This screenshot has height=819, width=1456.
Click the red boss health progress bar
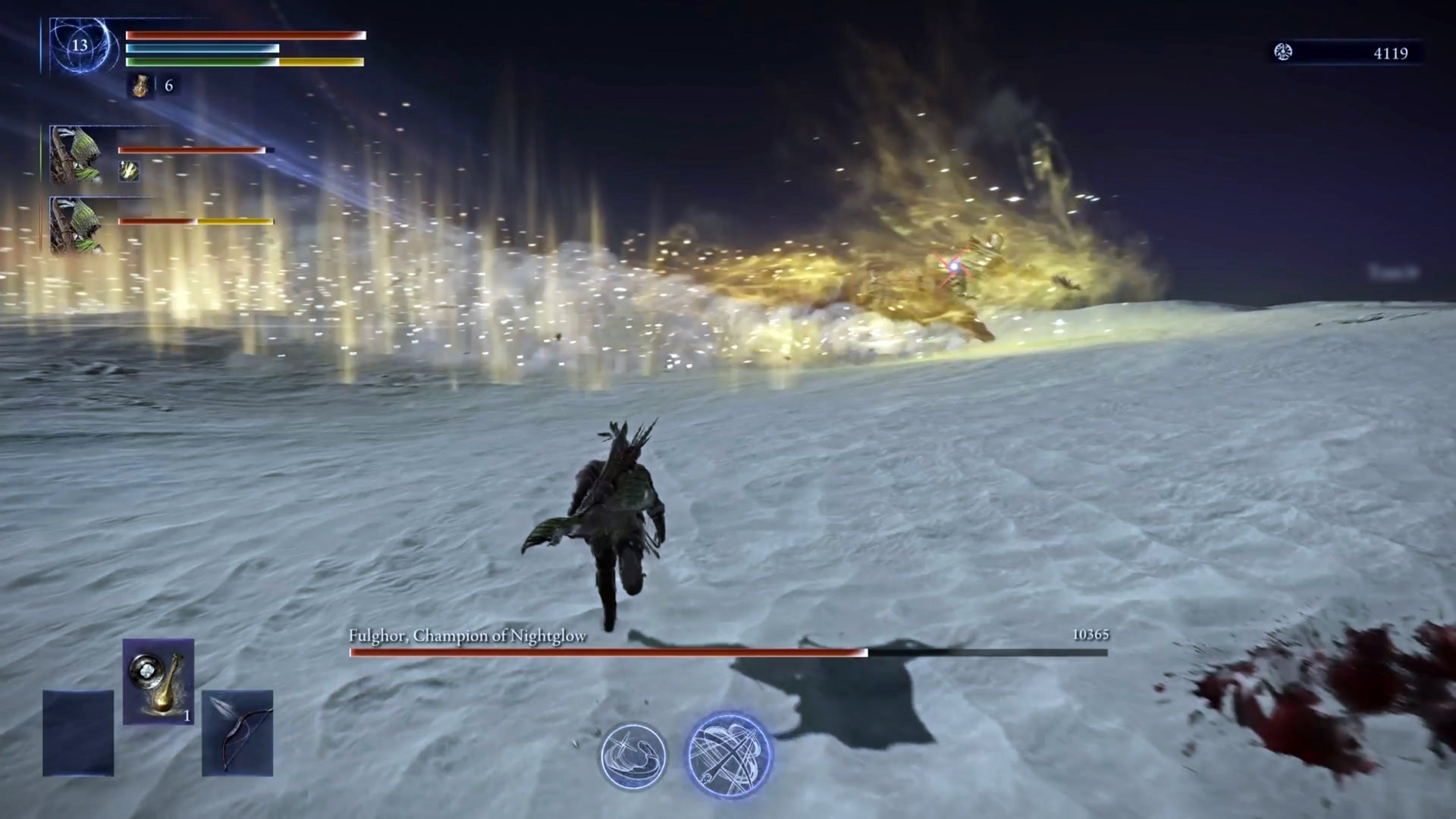coord(607,651)
